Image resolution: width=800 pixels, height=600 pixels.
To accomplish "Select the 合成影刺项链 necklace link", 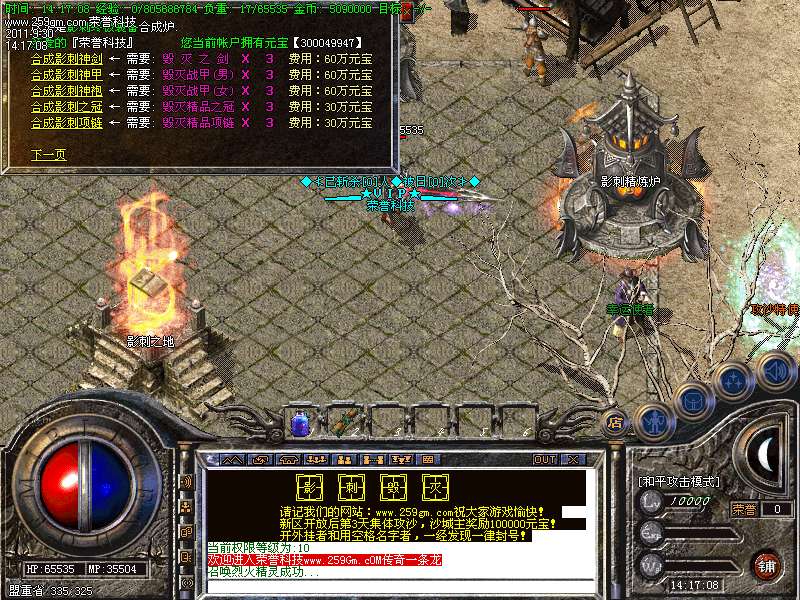I will point(66,122).
